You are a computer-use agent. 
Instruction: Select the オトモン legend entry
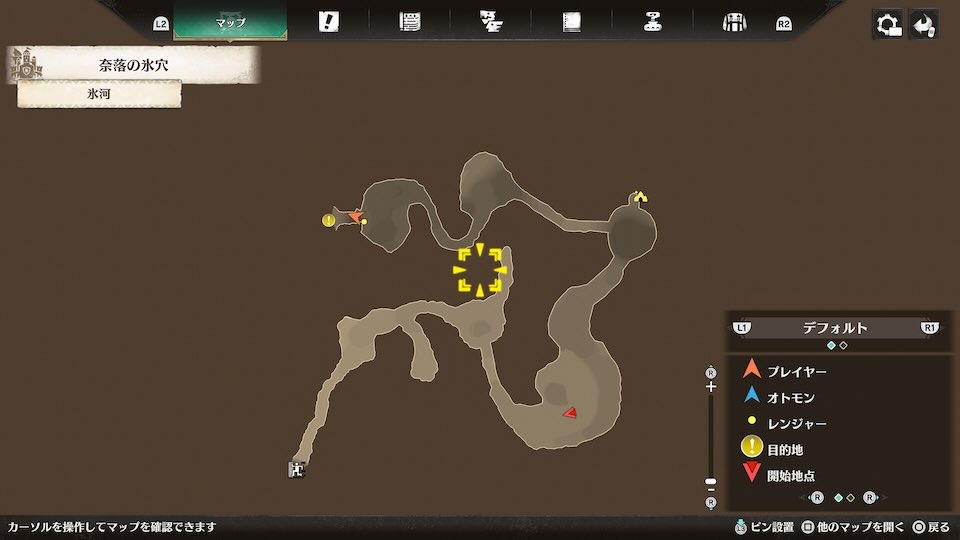(790, 397)
